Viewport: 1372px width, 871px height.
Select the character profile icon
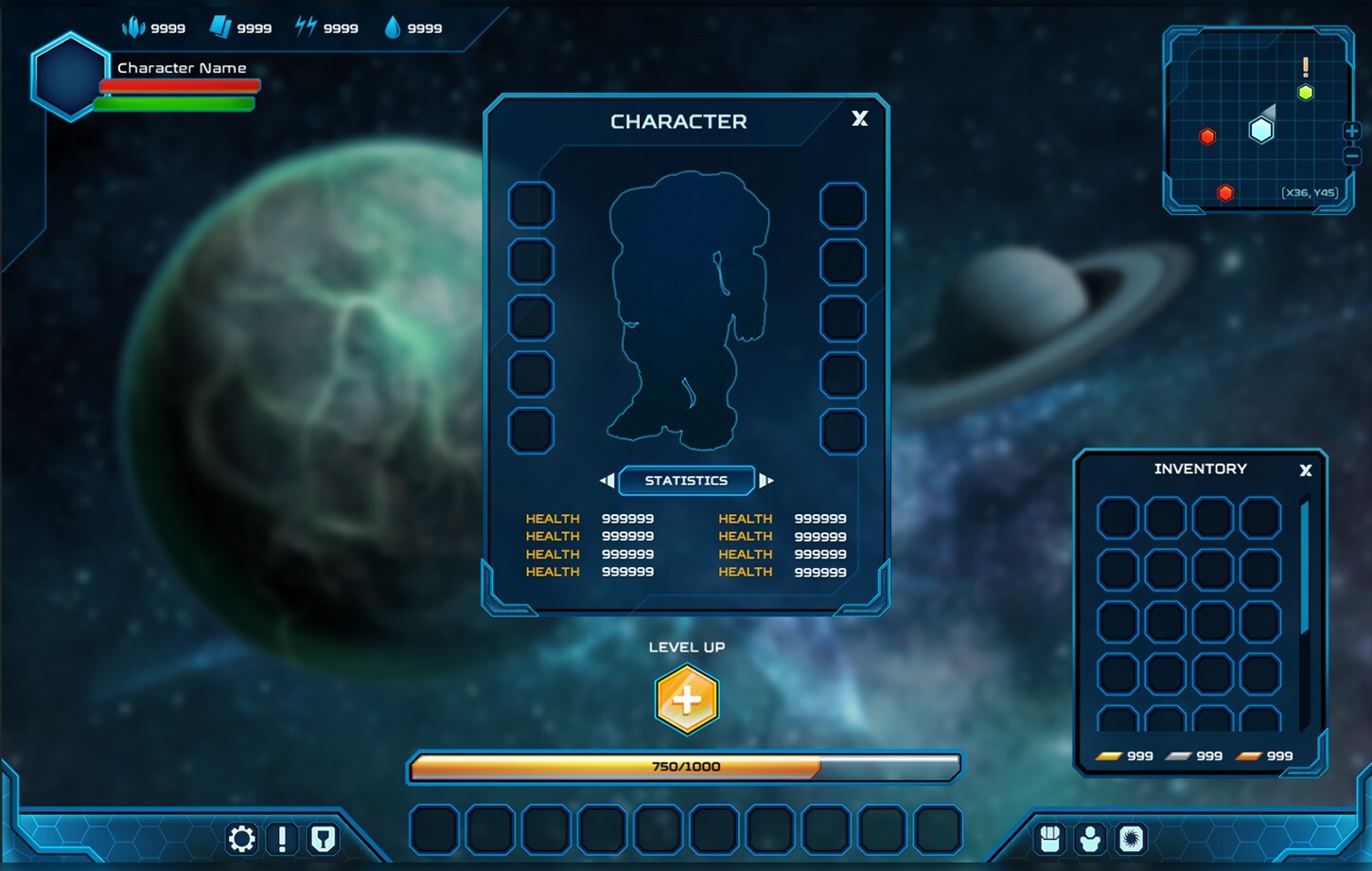tap(1090, 839)
